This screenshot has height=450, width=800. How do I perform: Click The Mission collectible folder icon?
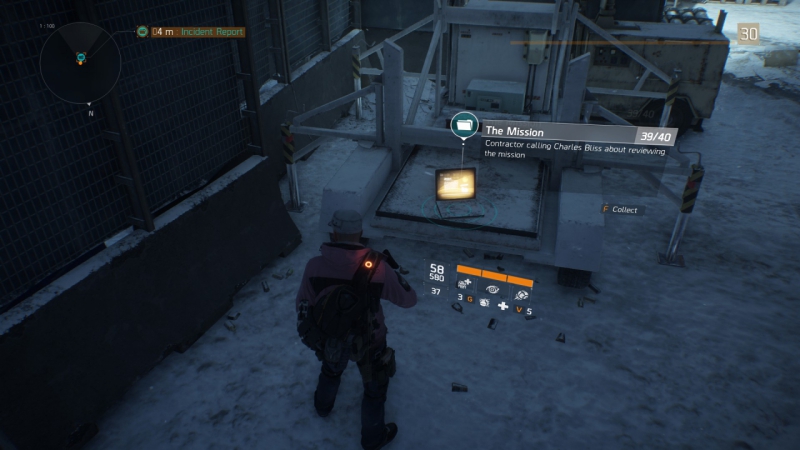463,125
